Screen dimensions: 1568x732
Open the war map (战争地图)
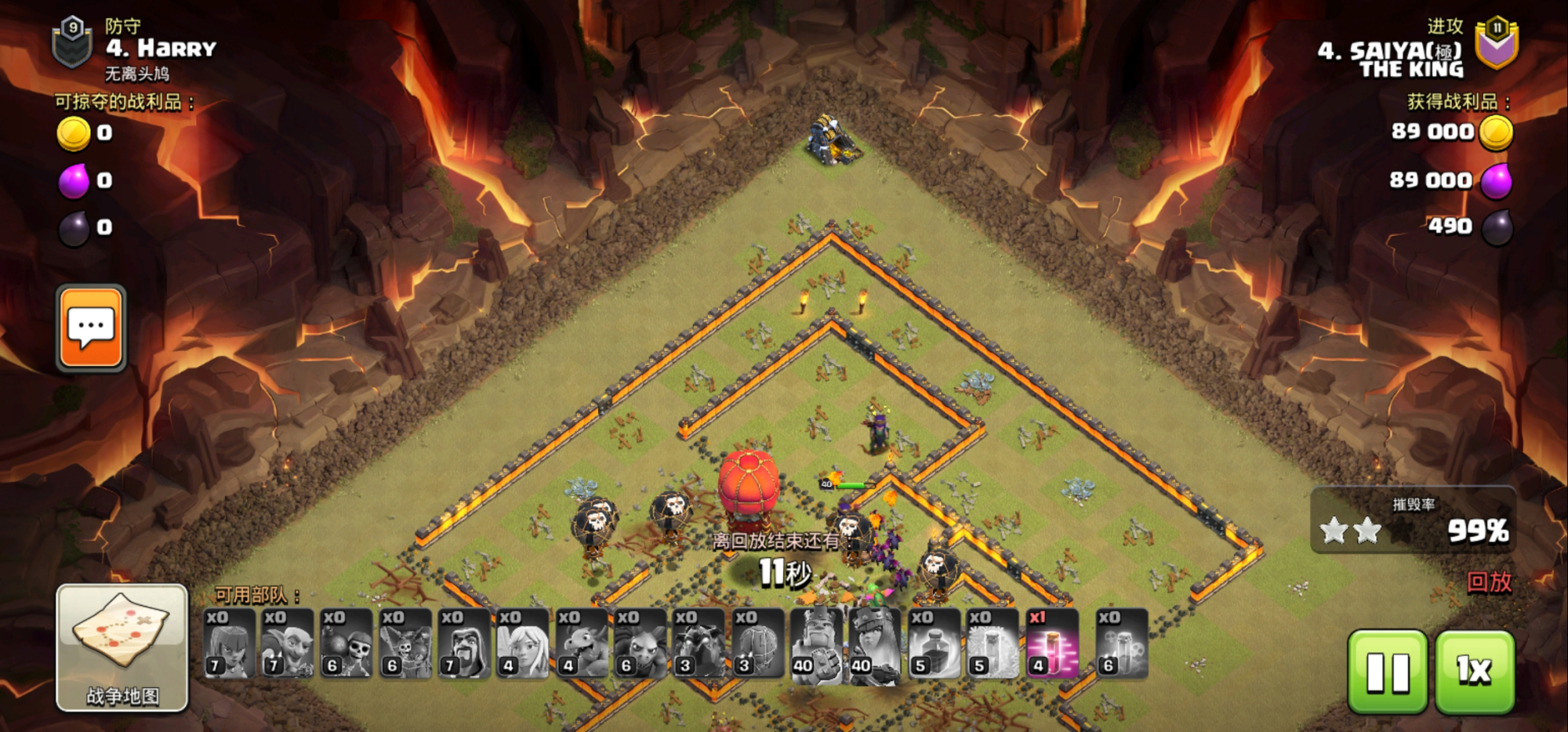122,647
